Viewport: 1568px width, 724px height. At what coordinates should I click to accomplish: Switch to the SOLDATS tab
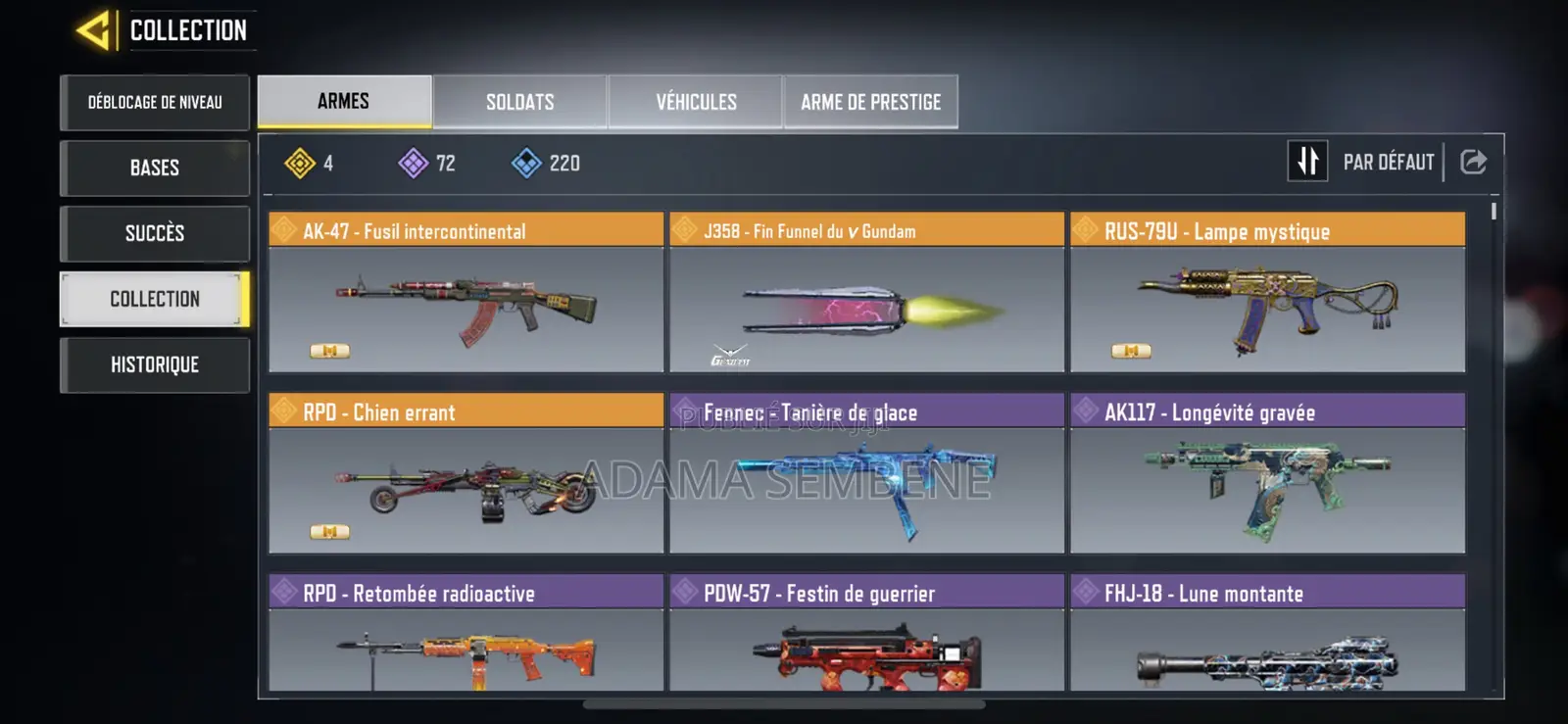(519, 101)
